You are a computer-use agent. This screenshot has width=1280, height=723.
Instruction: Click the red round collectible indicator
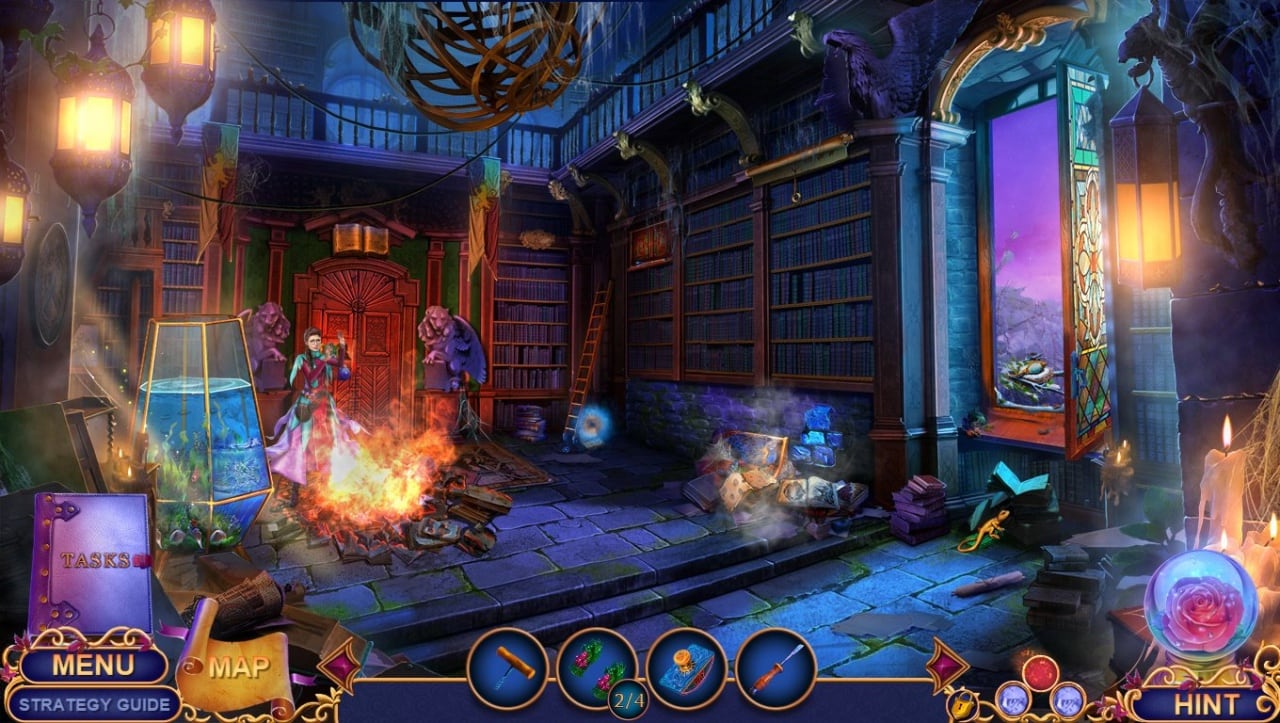click(x=1041, y=673)
